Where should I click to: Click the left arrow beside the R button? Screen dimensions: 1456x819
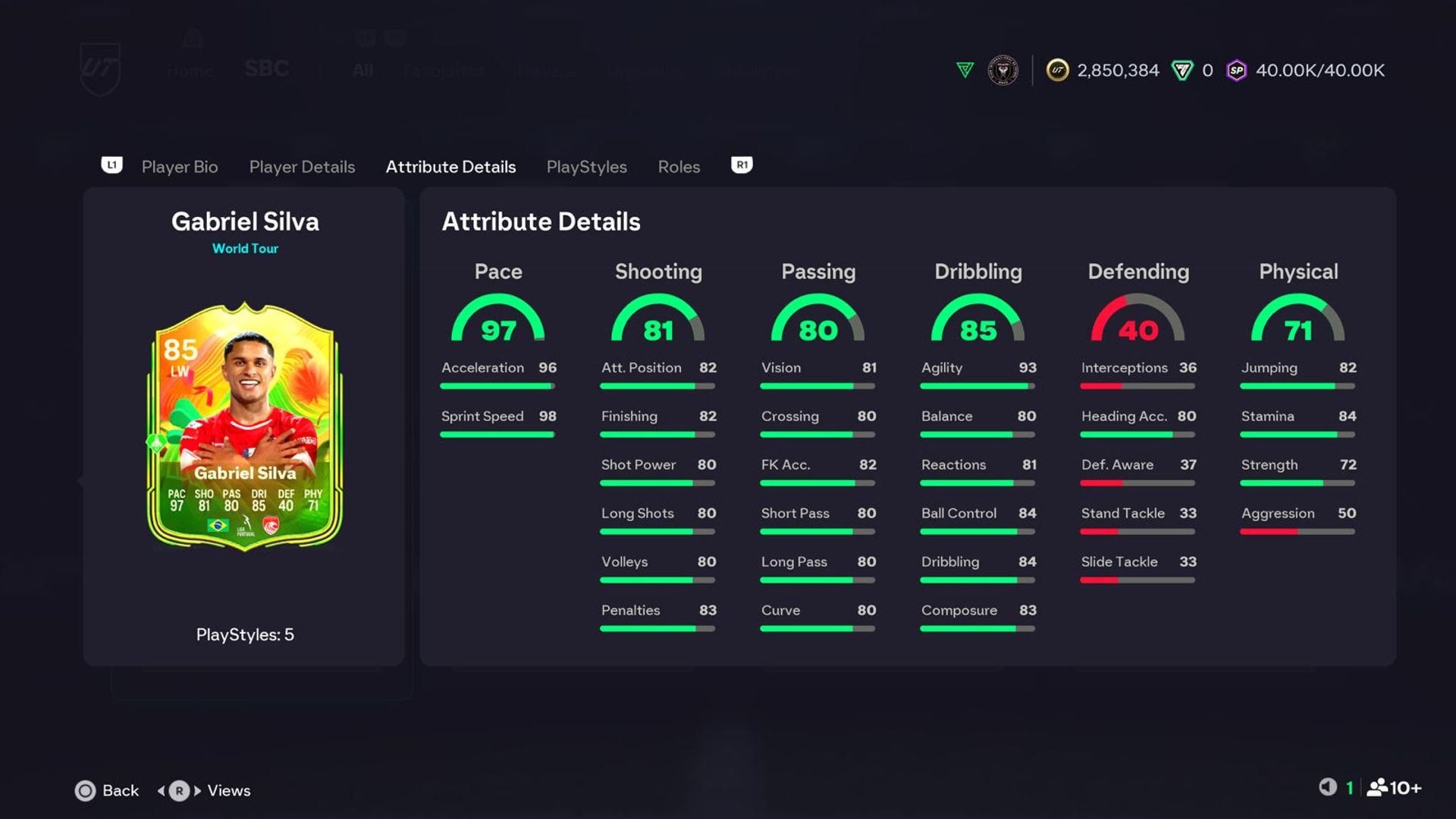point(162,790)
